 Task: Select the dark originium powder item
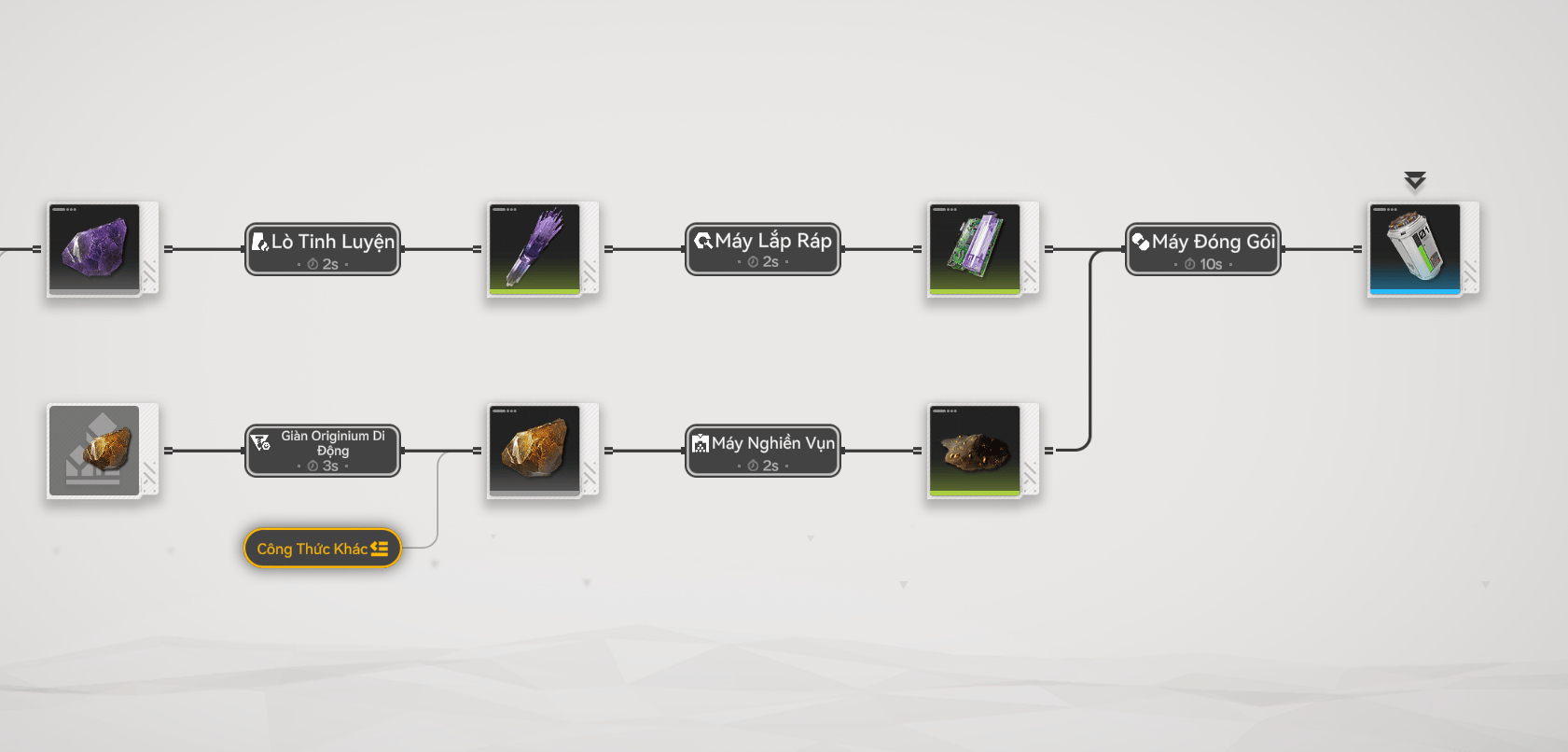(x=975, y=451)
